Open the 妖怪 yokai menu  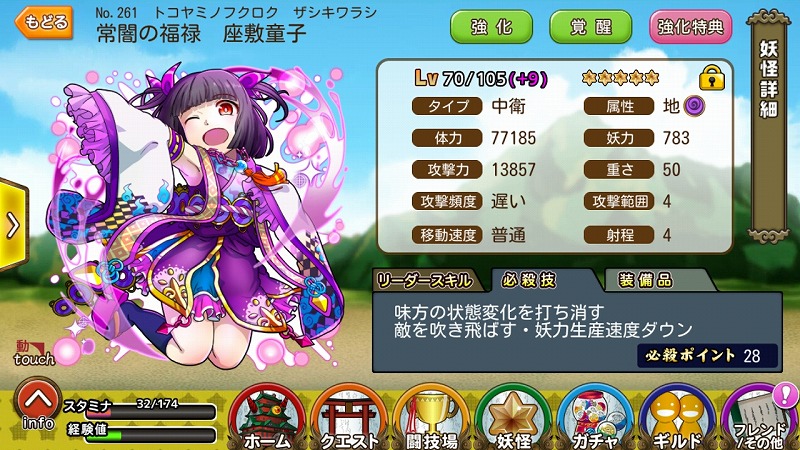(x=515, y=416)
